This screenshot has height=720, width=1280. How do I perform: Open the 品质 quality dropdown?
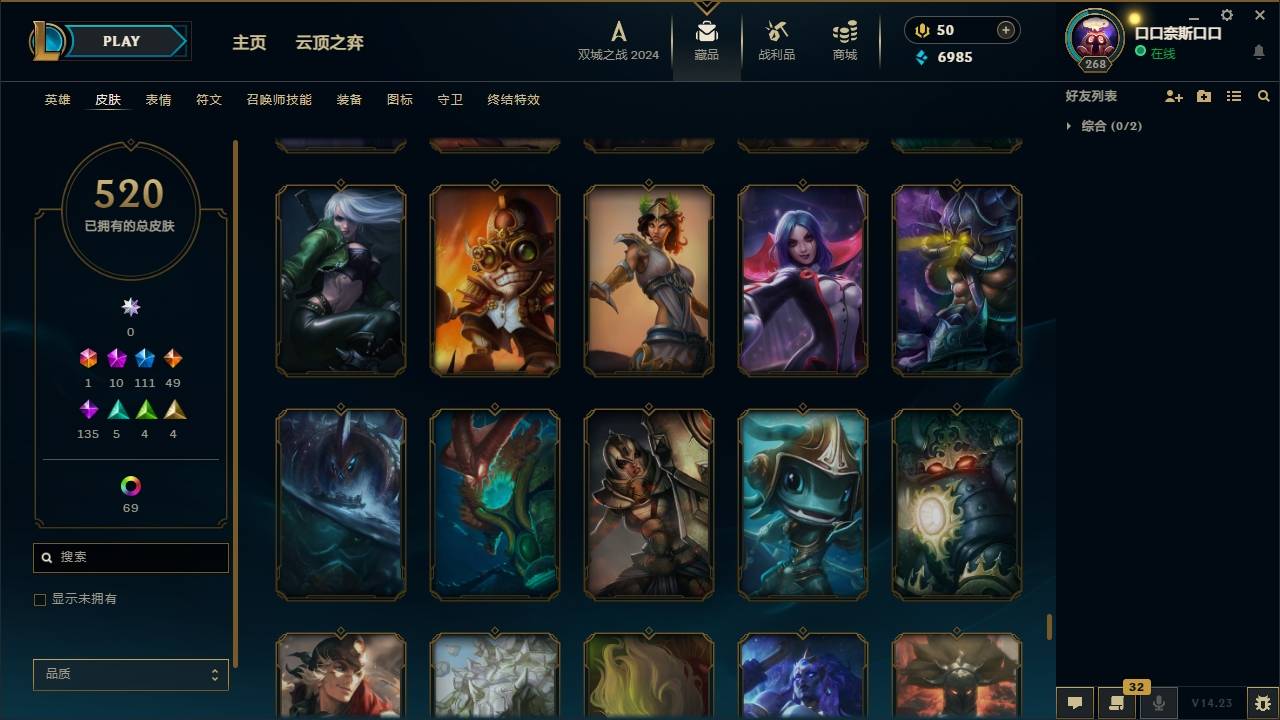tap(130, 674)
